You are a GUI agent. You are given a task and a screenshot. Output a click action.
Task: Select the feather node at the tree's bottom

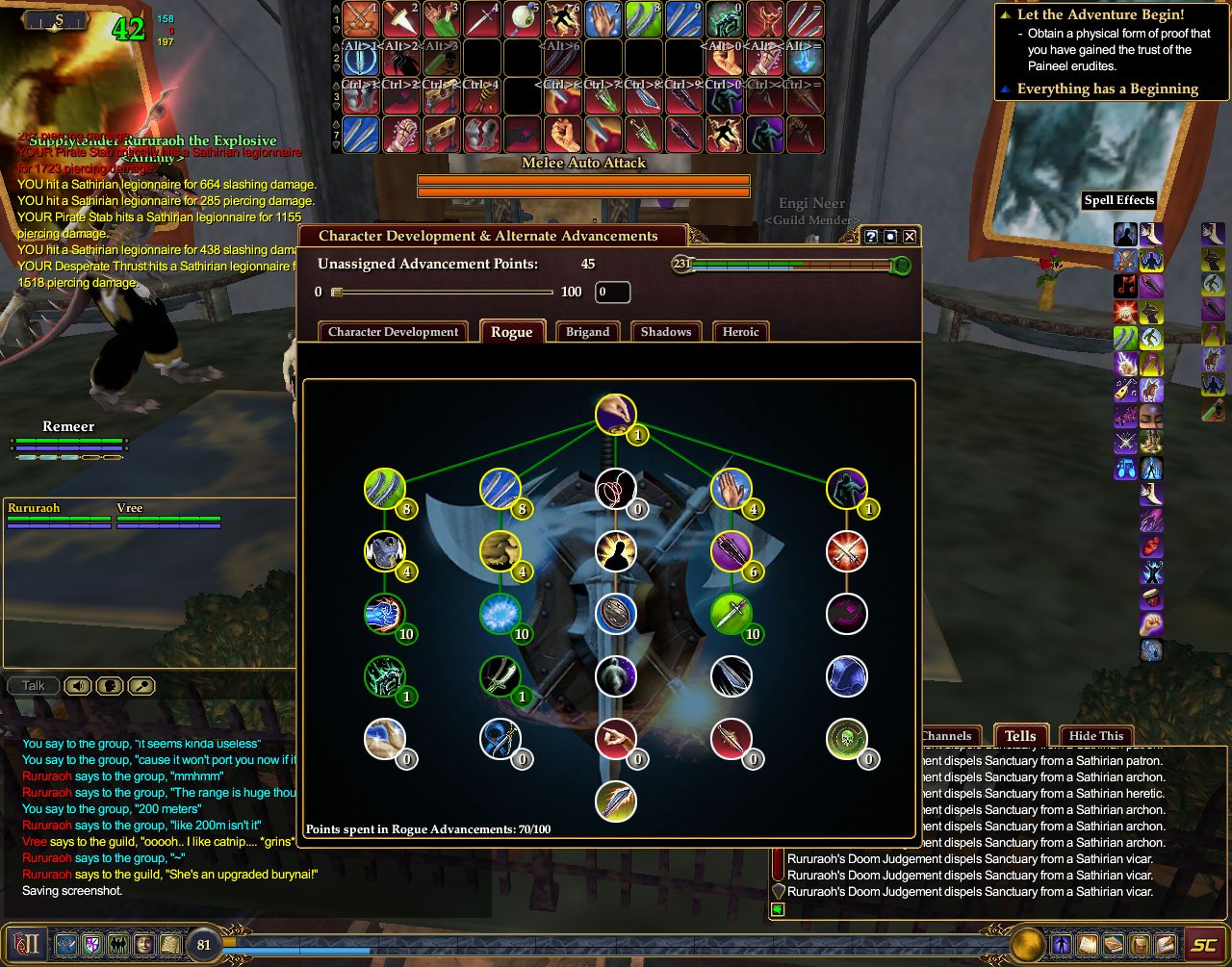[x=615, y=802]
